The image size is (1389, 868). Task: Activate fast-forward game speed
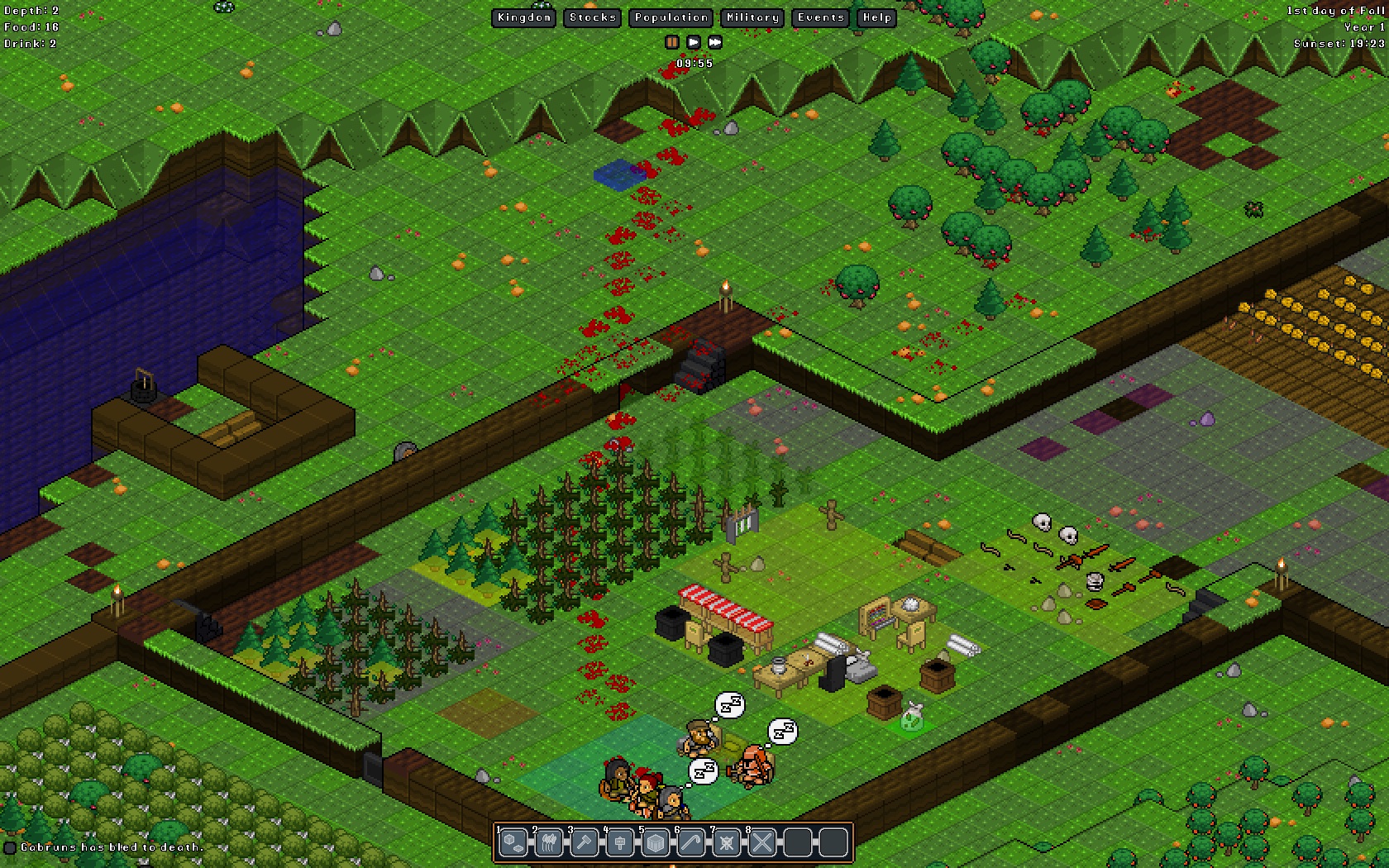[x=715, y=41]
